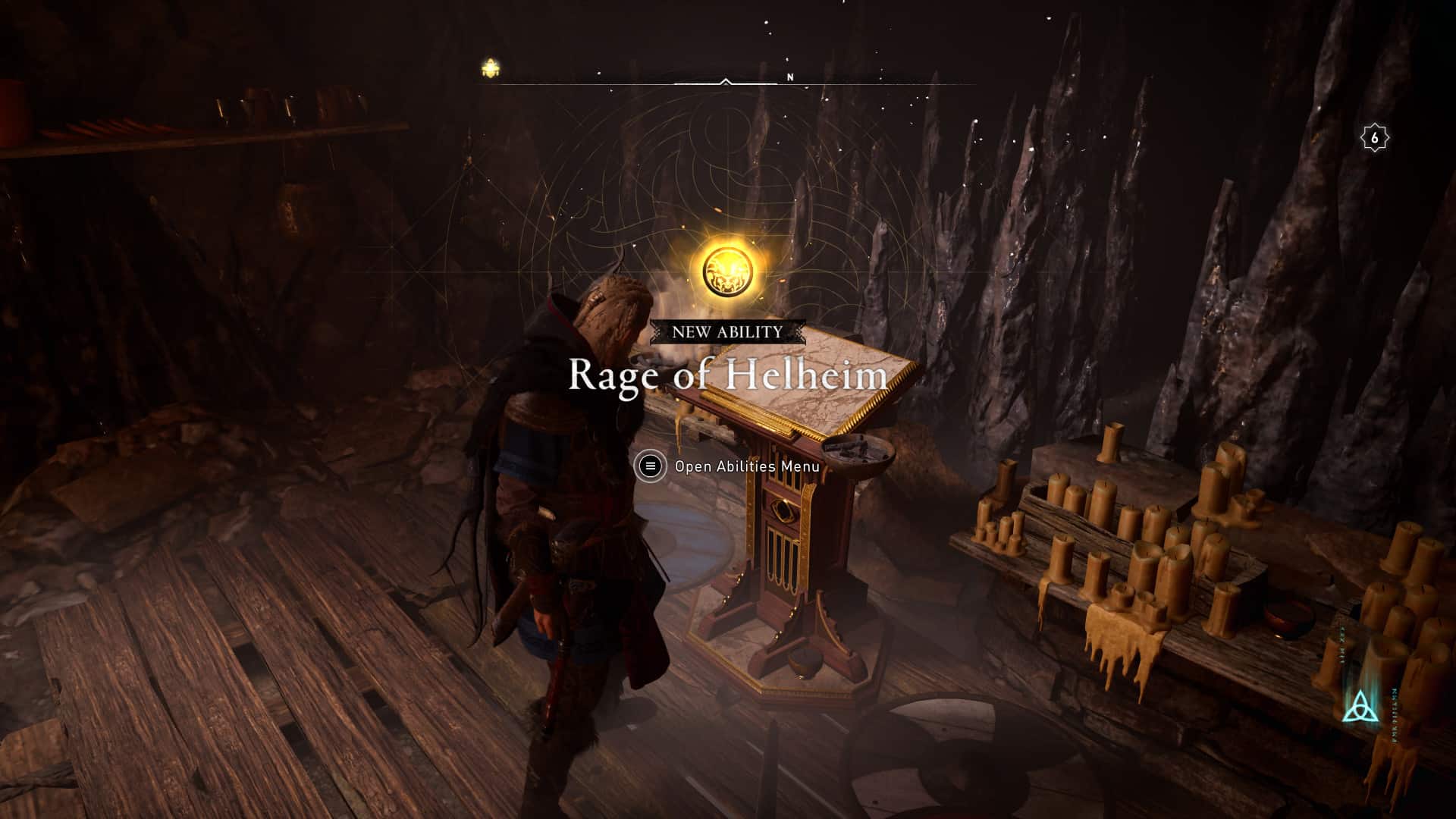This screenshot has height=819, width=1456.
Task: Click the N north indicator on the compass
Action: (x=791, y=77)
